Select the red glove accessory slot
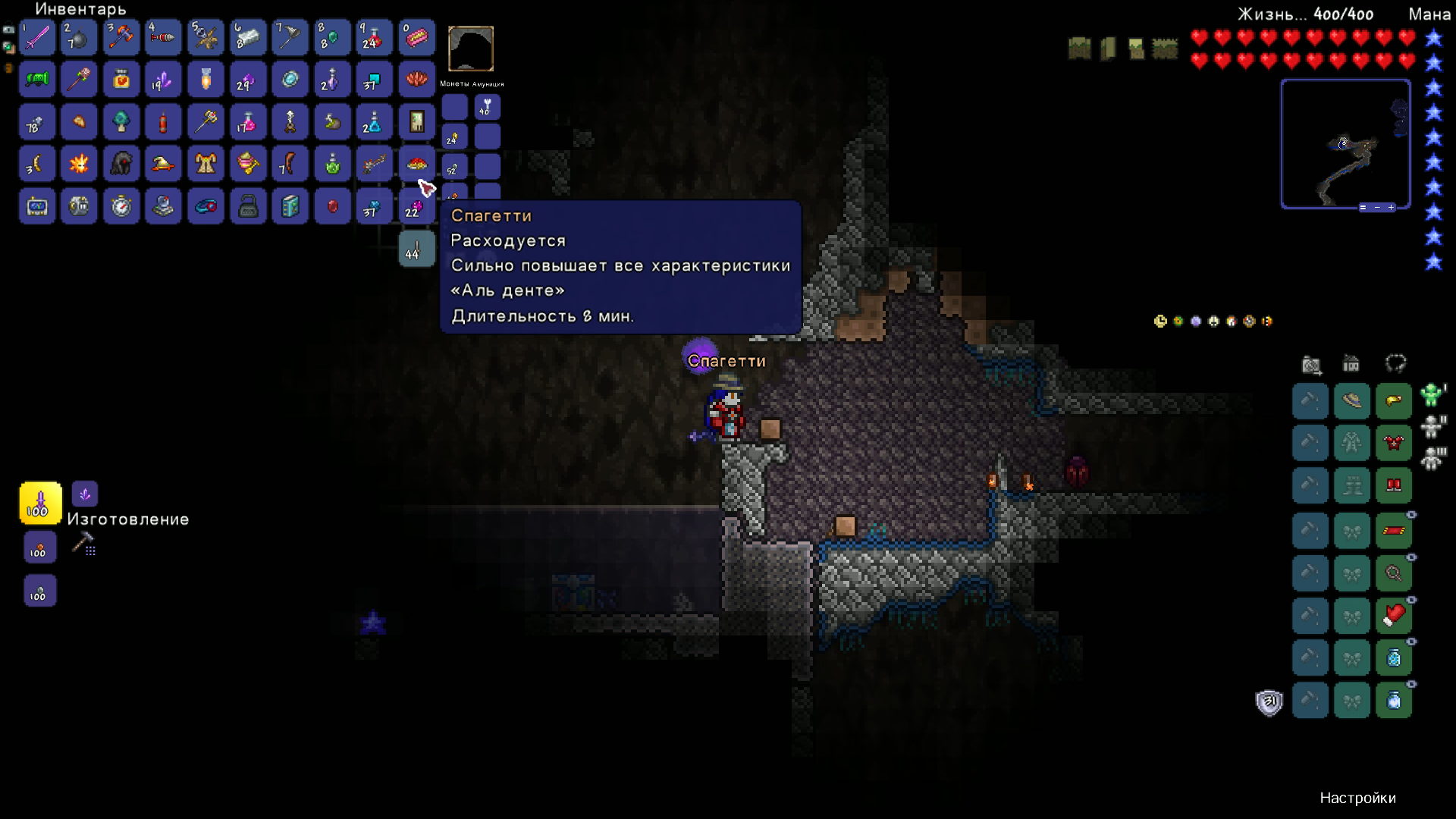This screenshot has height=819, width=1456. (x=1394, y=616)
